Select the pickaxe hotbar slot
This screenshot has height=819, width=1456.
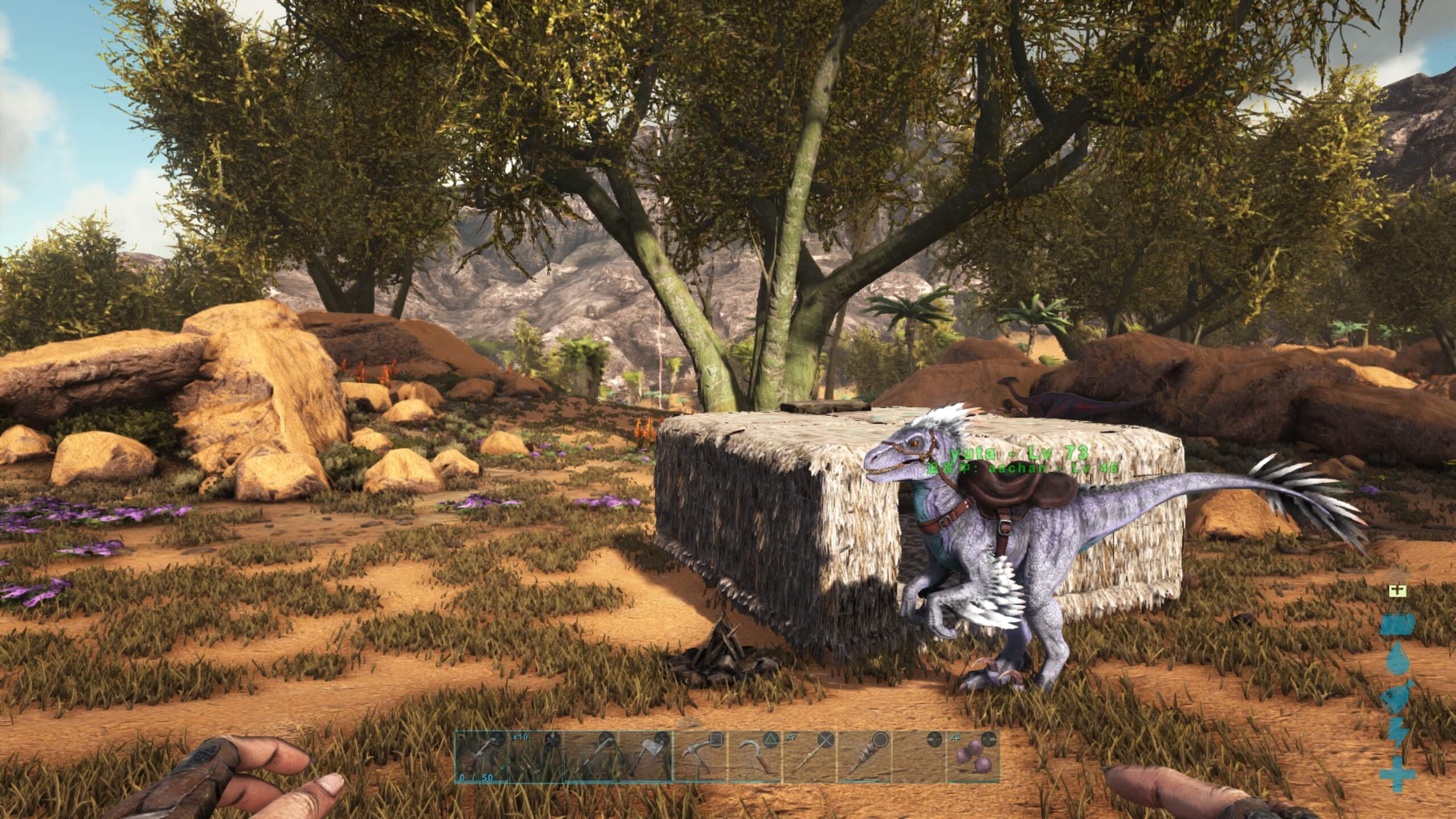click(700, 756)
